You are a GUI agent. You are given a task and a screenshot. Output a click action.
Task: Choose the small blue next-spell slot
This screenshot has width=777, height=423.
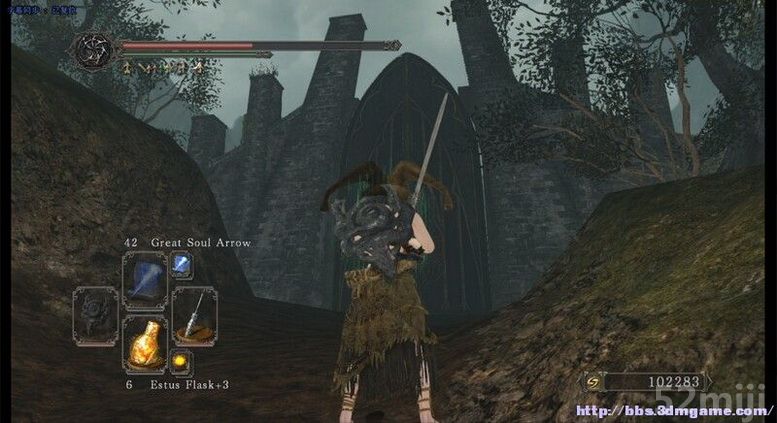pos(181,265)
